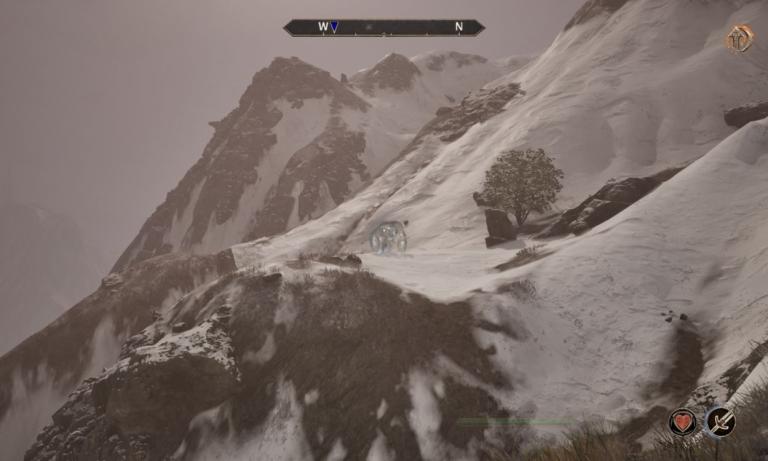Image resolution: width=768 pixels, height=461 pixels.
Task: Select the sword weapon icon
Action: point(719,421)
